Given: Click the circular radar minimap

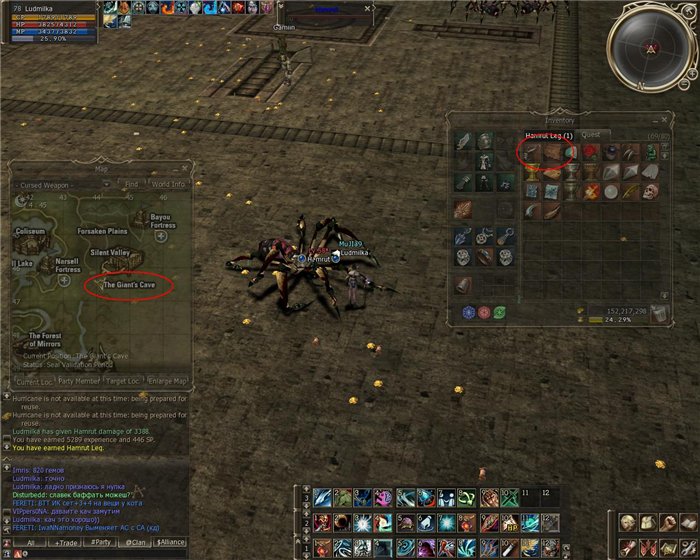Looking at the screenshot, I should pos(651,47).
